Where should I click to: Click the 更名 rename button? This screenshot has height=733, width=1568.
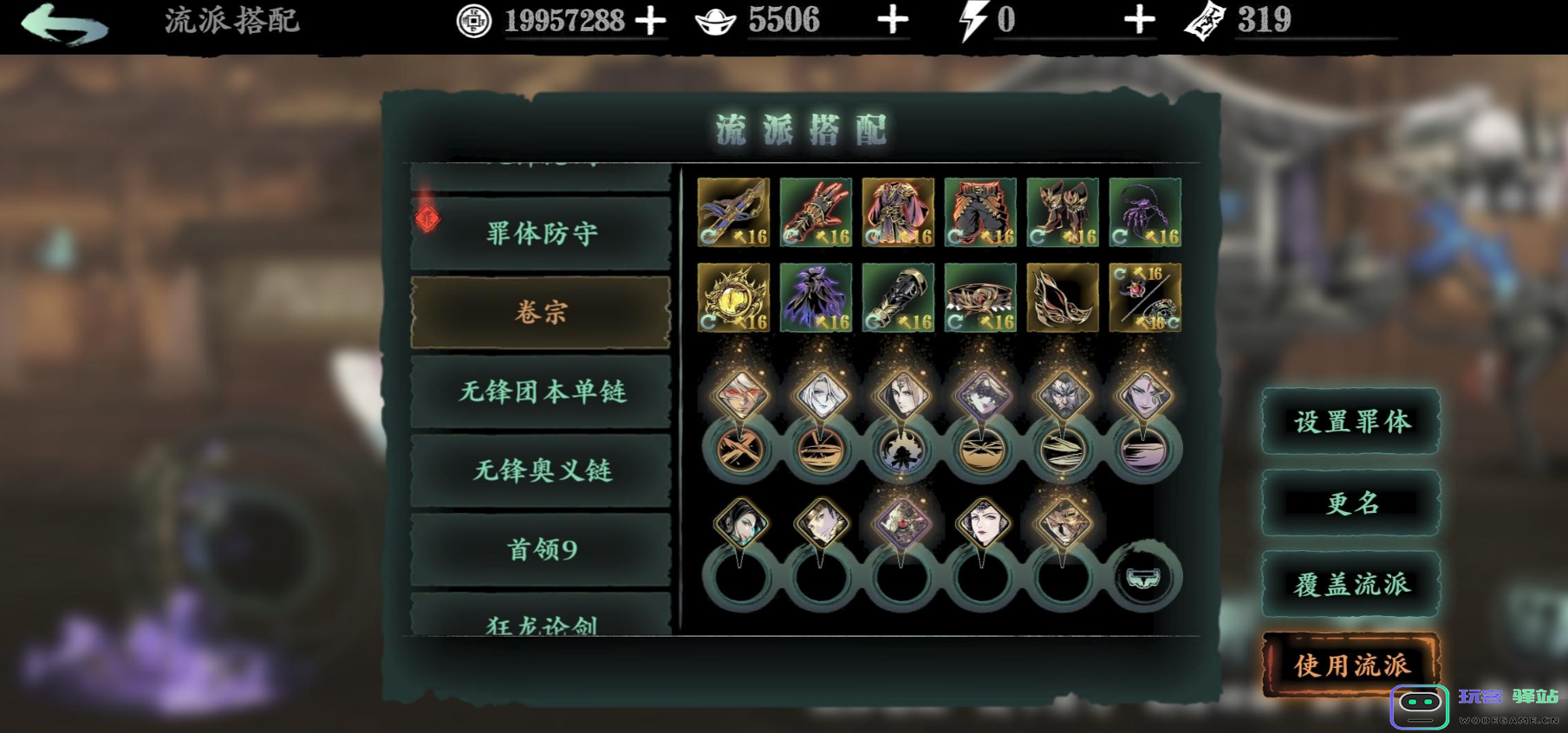1350,503
